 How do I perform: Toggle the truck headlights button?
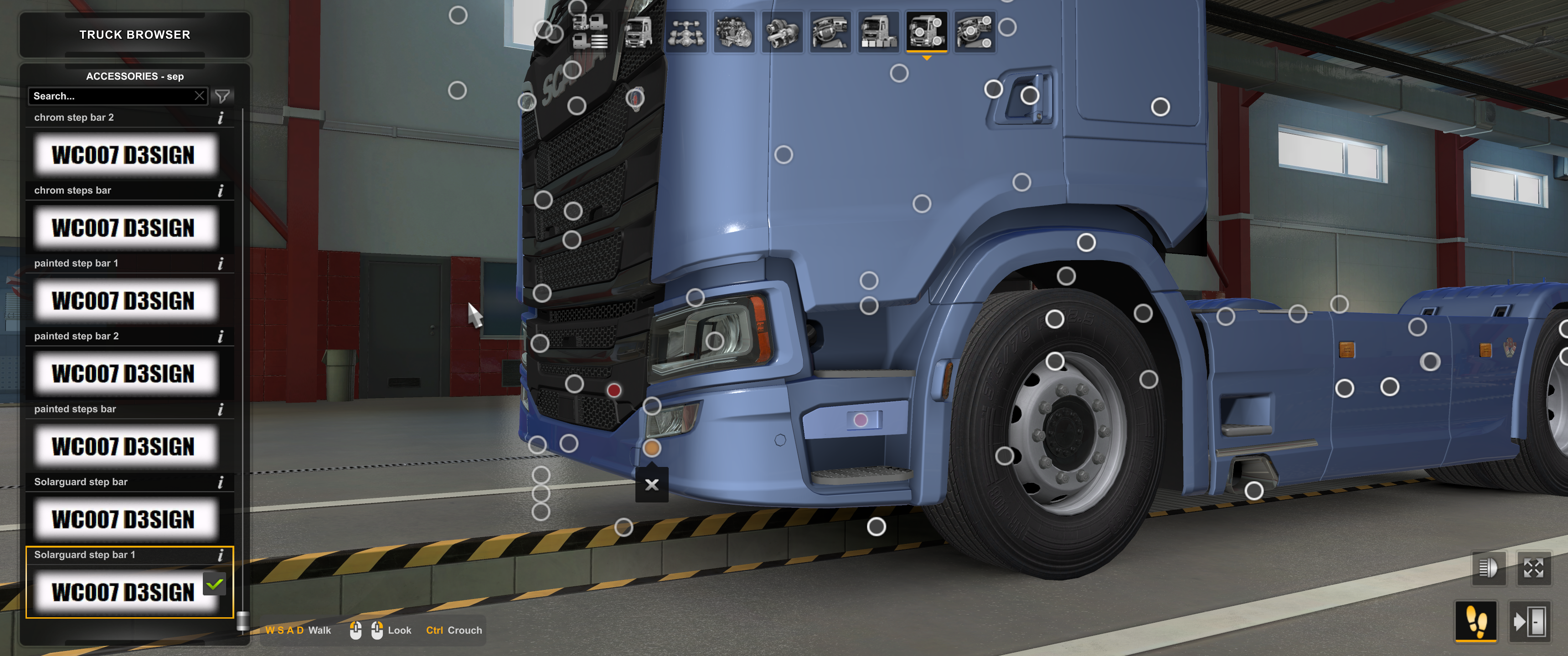1488,569
